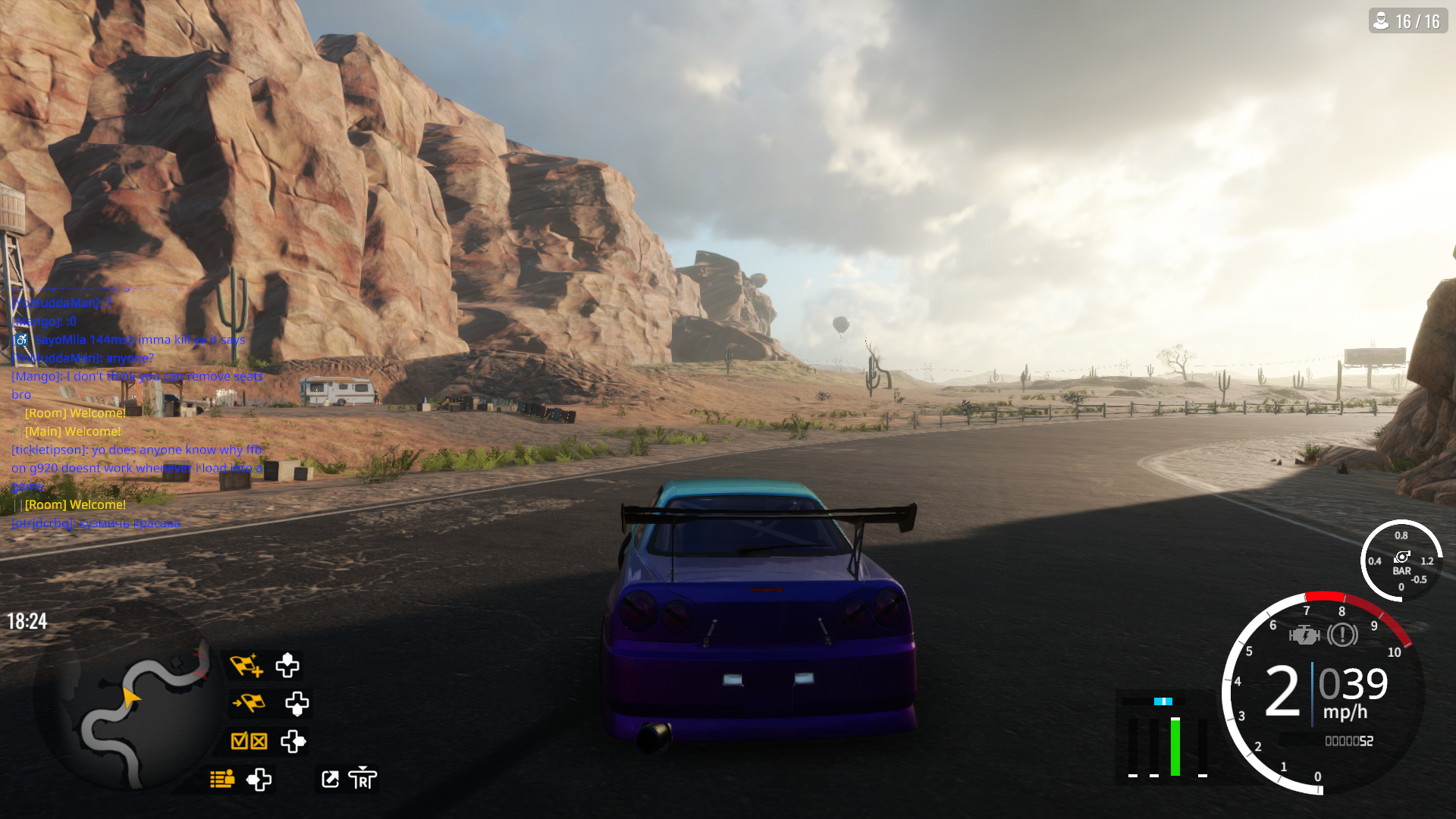1456x819 pixels.
Task: Open the player list icon
Action: (222, 779)
